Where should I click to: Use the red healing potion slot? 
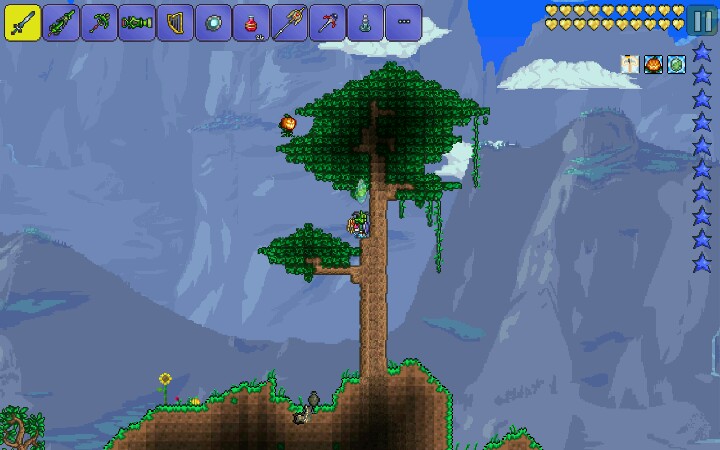click(251, 21)
